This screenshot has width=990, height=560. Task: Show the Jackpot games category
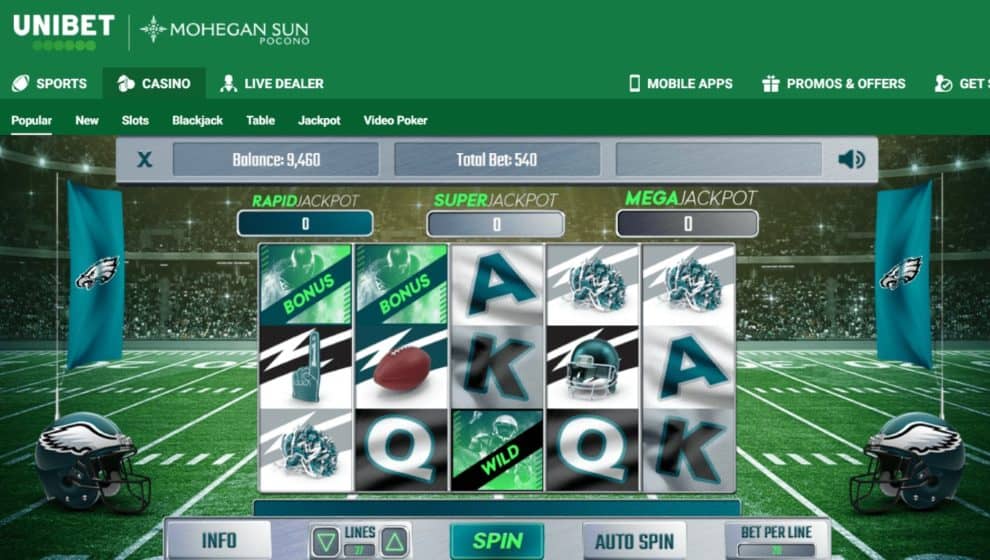point(319,120)
